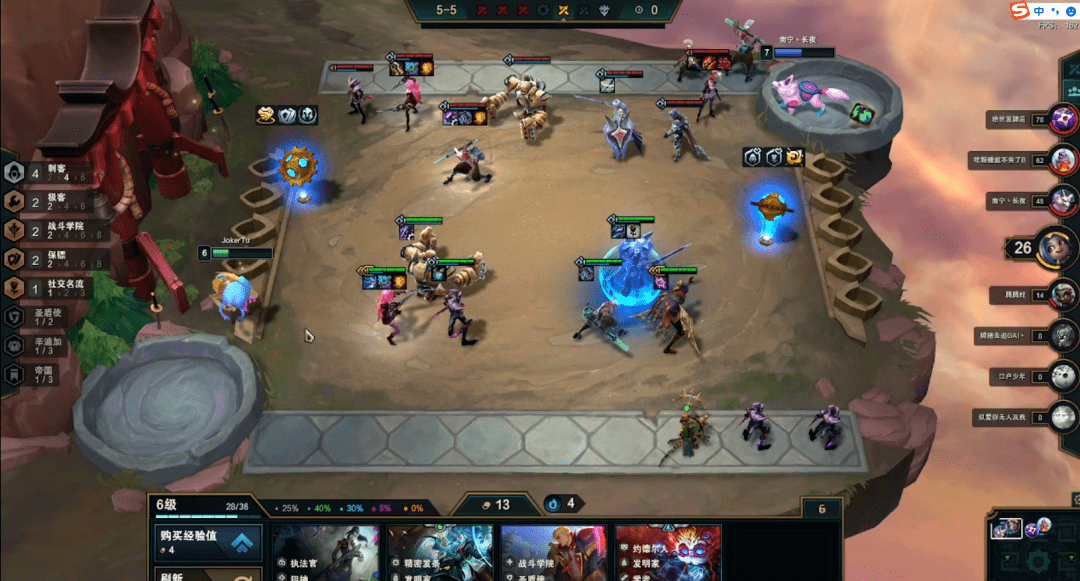Purchase the 精密发条 champion card
This screenshot has height=581, width=1080.
(x=440, y=553)
